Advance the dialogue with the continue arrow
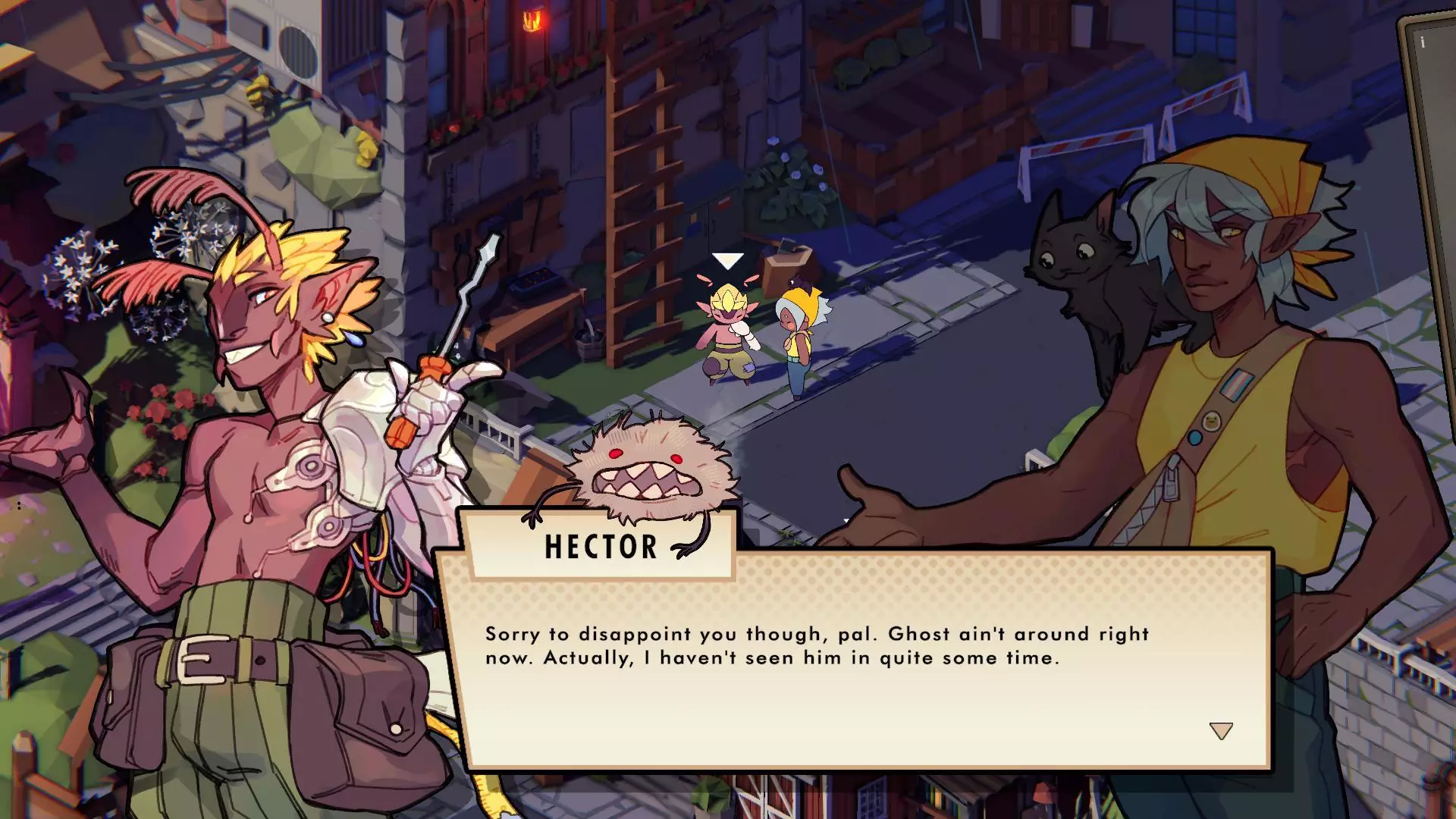The height and width of the screenshot is (819, 1456). pos(1221,731)
